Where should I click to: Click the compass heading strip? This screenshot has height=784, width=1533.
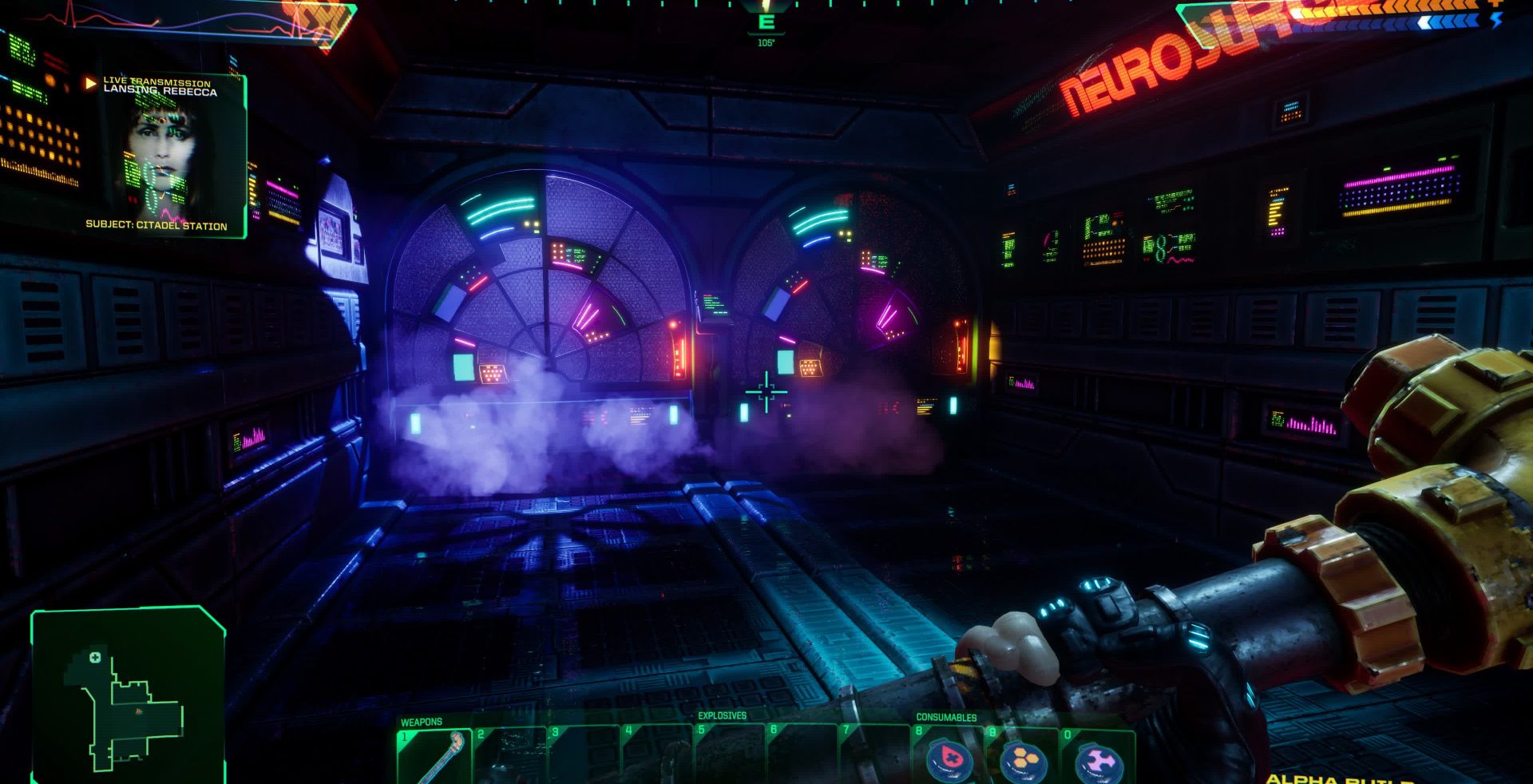click(766, 8)
